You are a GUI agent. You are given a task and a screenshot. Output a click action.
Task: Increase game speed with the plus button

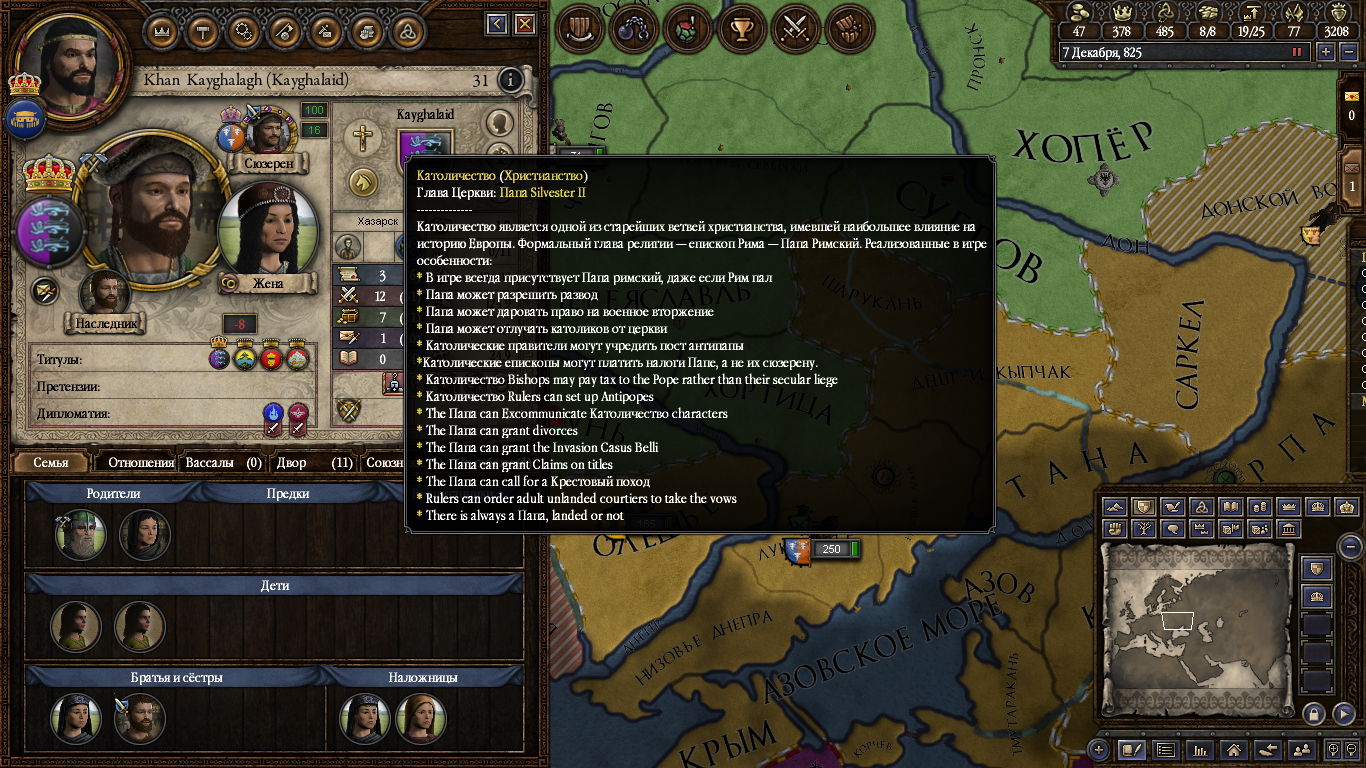pos(1326,52)
